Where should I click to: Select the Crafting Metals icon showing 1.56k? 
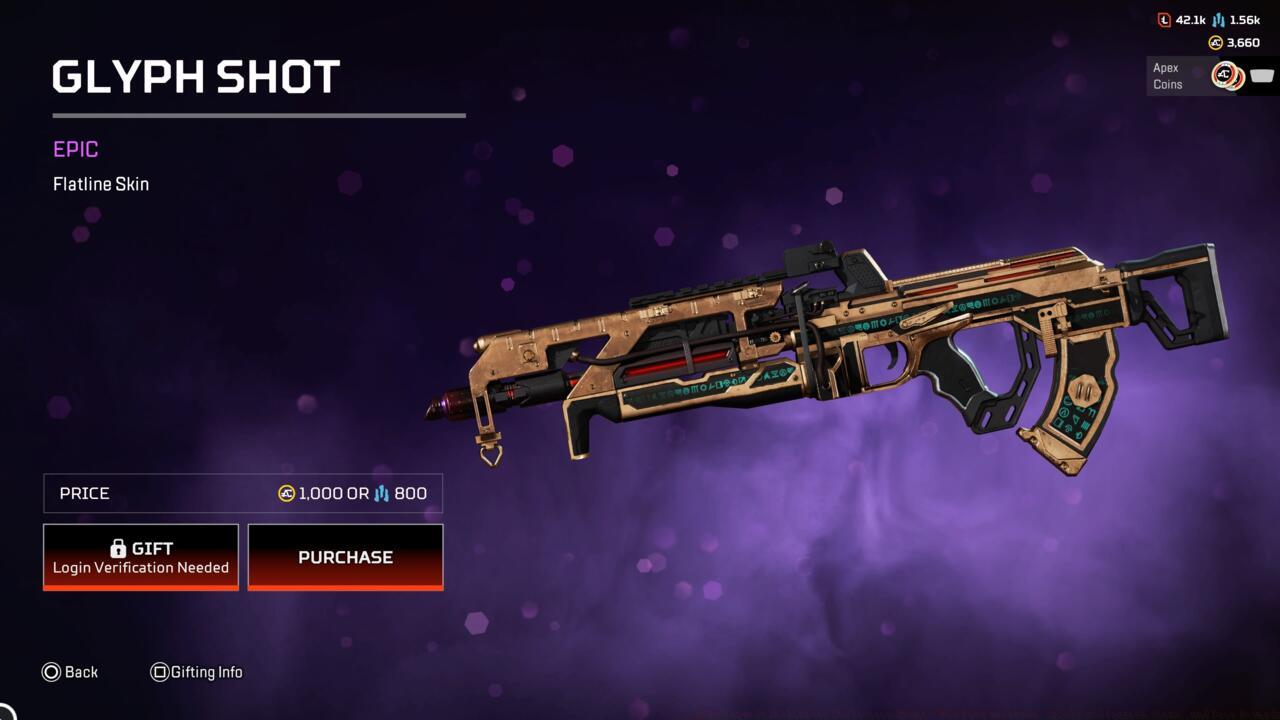pyautogui.click(x=1218, y=19)
